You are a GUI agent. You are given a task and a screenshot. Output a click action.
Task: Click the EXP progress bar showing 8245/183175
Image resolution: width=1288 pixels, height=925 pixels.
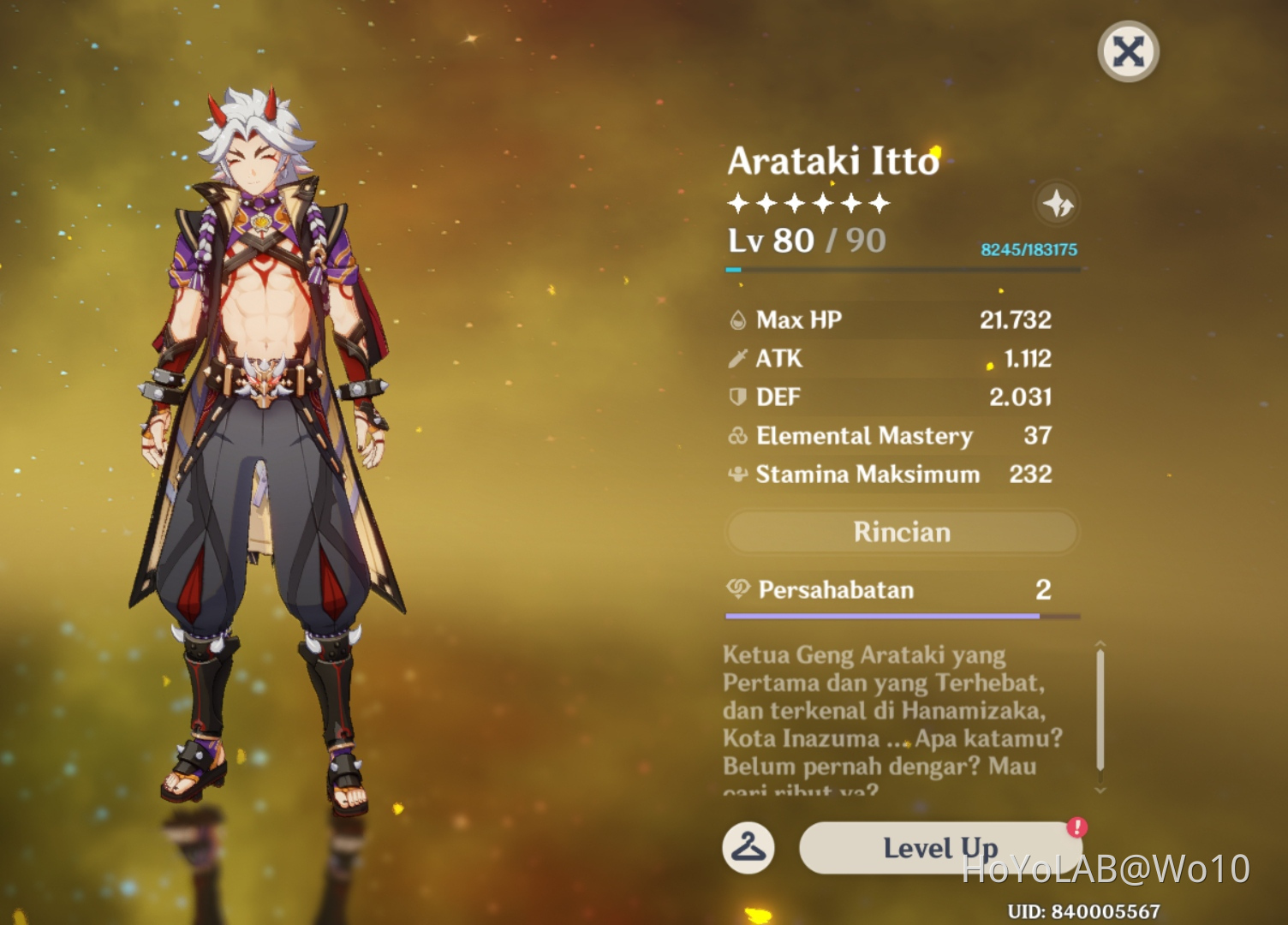coord(899,268)
